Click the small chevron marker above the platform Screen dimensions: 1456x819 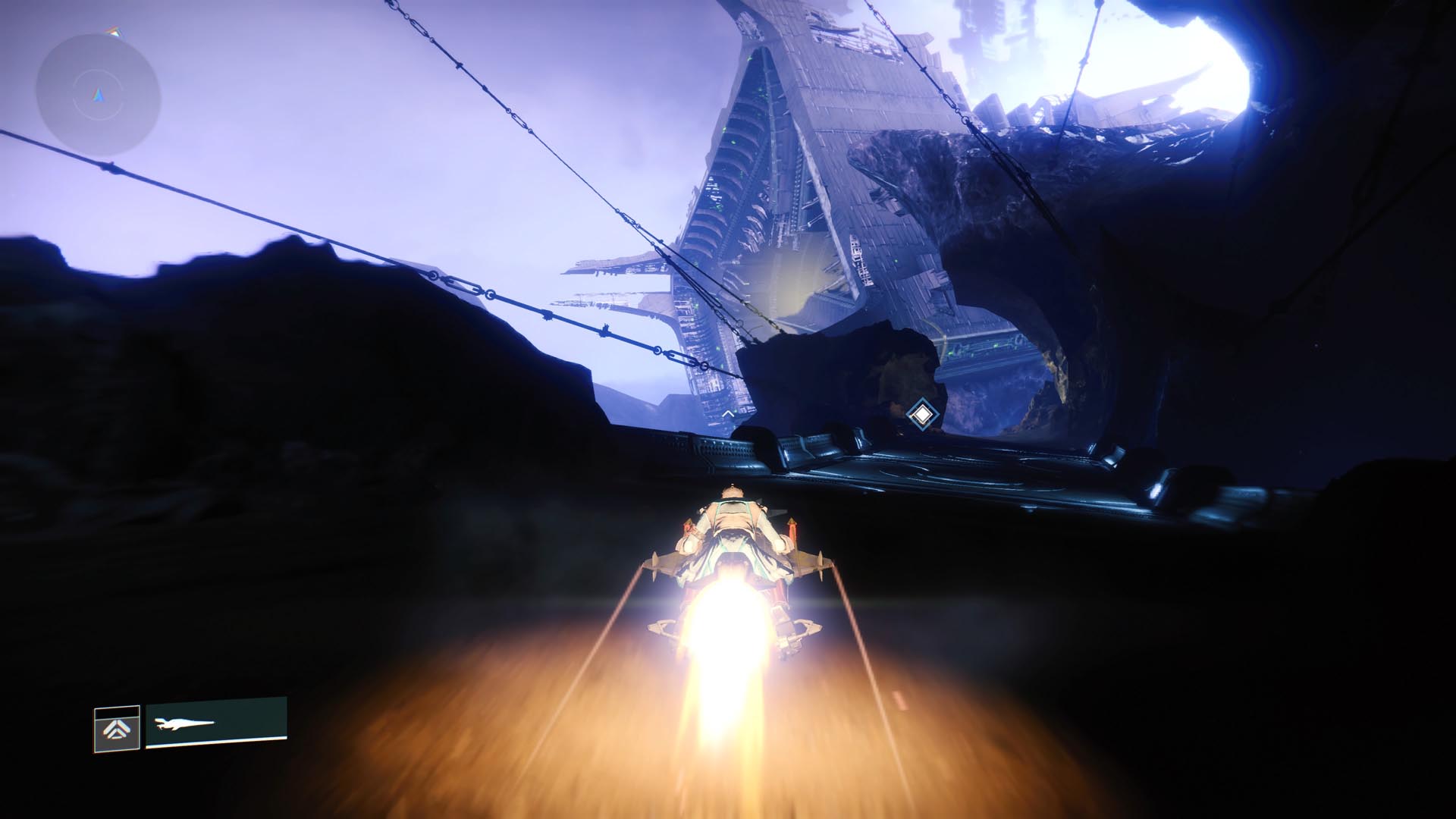729,414
